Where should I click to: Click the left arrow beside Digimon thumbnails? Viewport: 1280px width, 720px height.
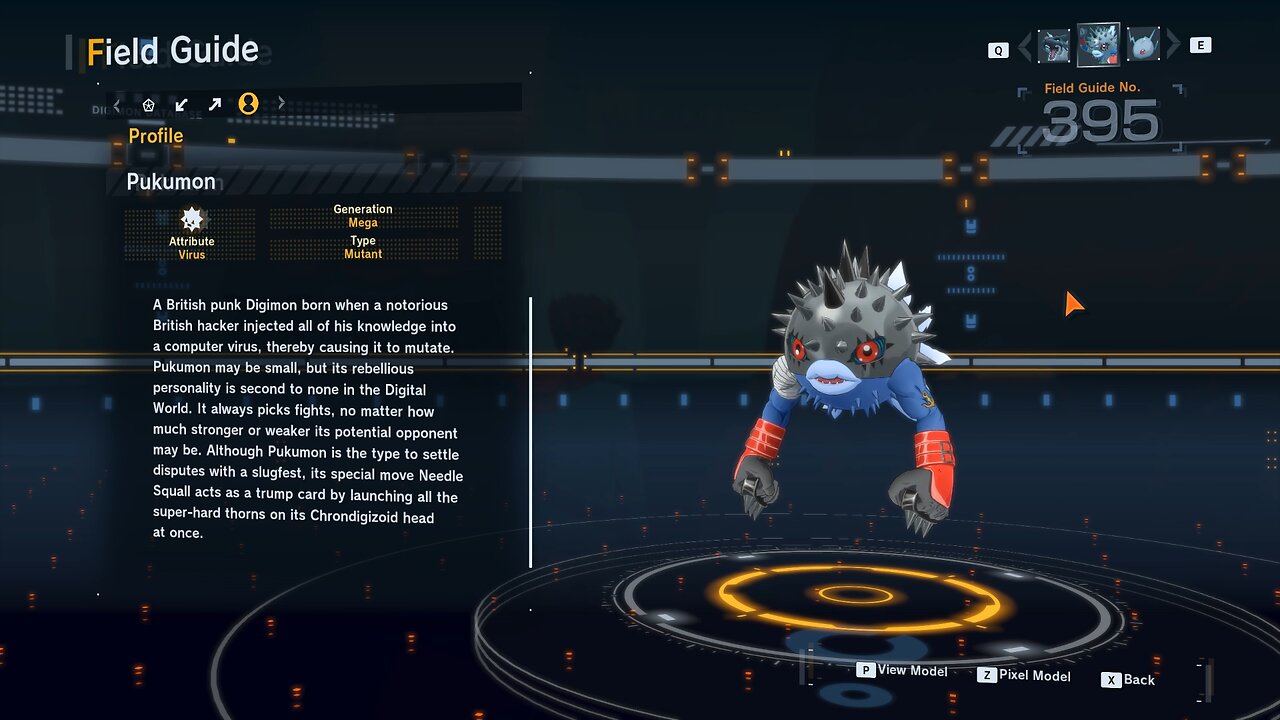[x=1024, y=45]
